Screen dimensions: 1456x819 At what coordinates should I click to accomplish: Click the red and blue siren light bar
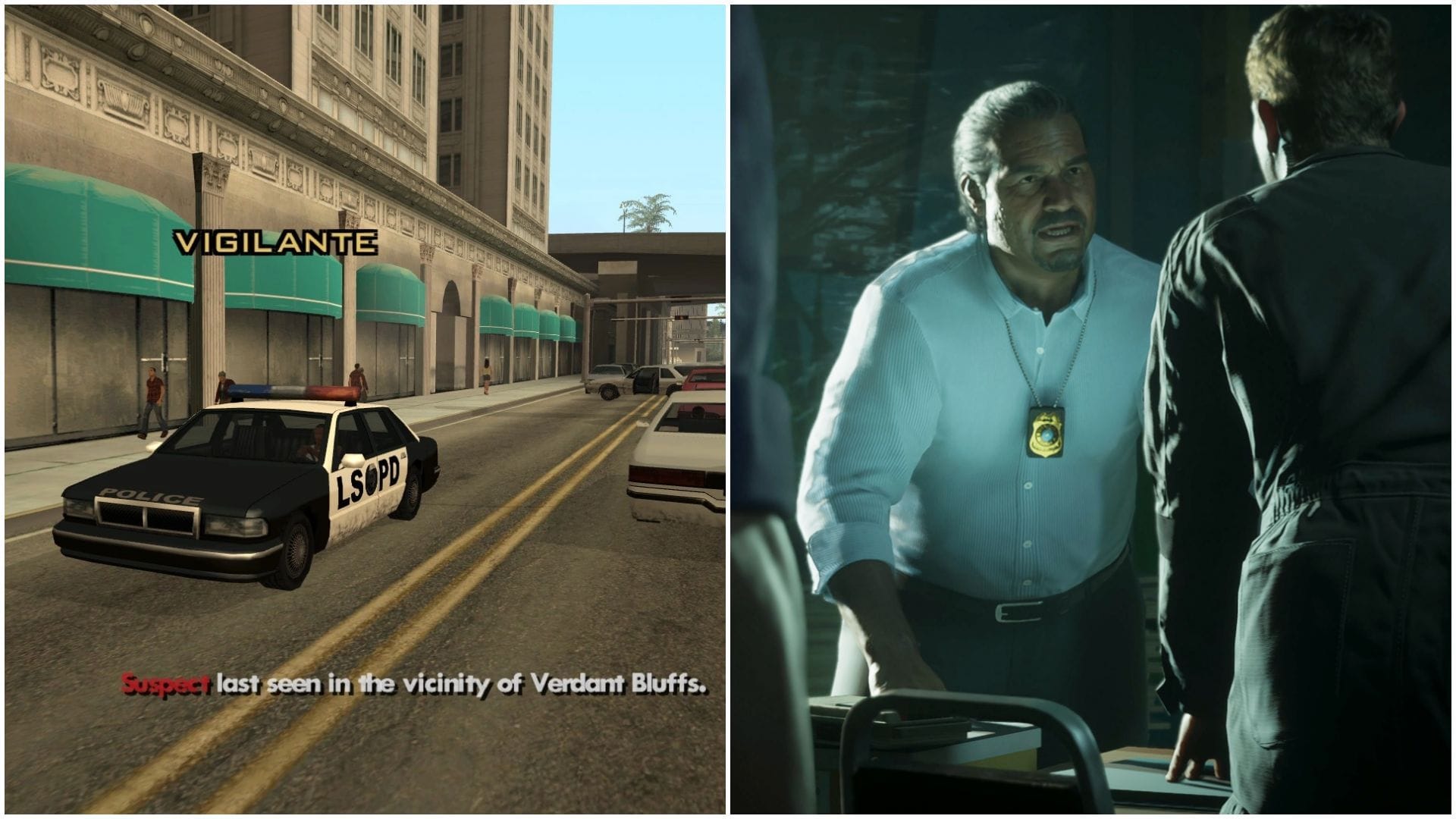292,389
